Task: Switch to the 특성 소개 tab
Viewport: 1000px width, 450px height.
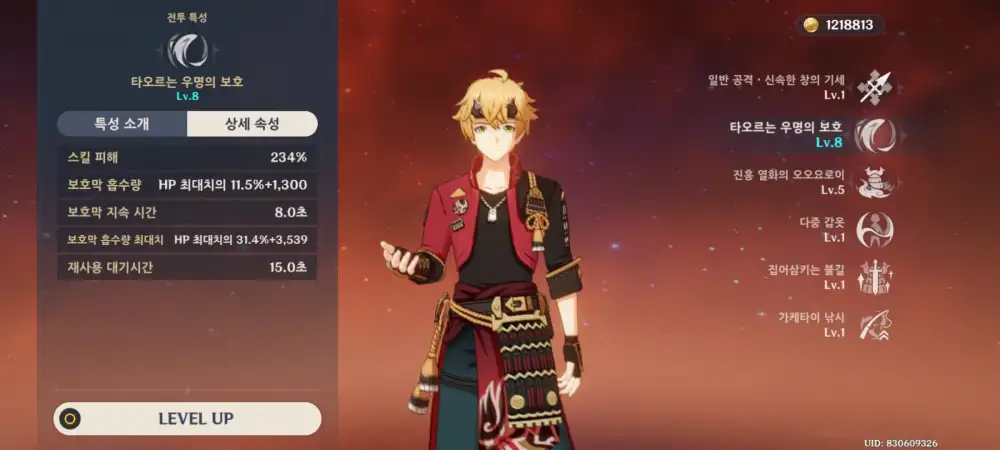Action: pyautogui.click(x=122, y=124)
